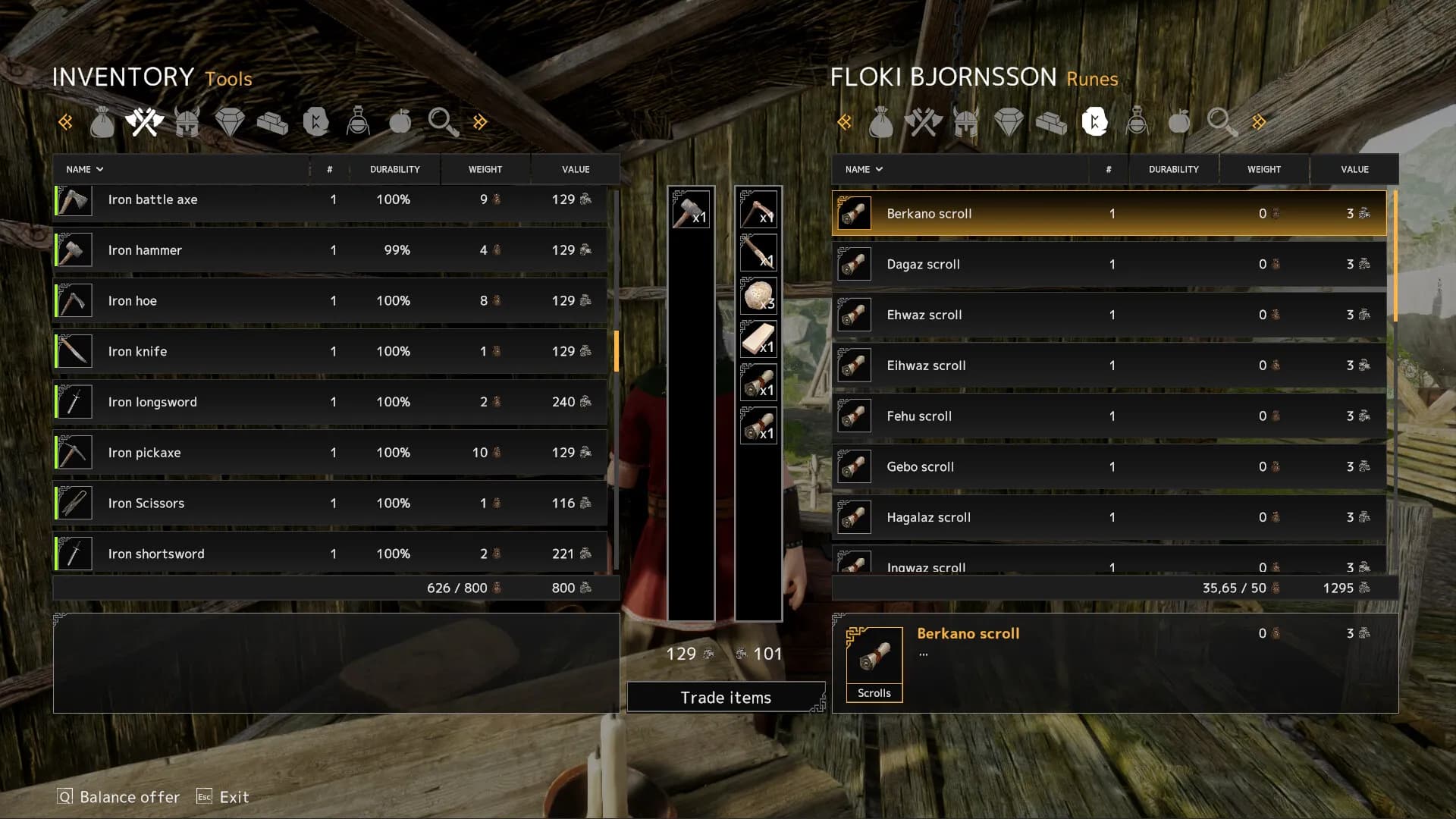
Task: Pick the Iron pickaxe inventory row
Action: pyautogui.click(x=331, y=453)
